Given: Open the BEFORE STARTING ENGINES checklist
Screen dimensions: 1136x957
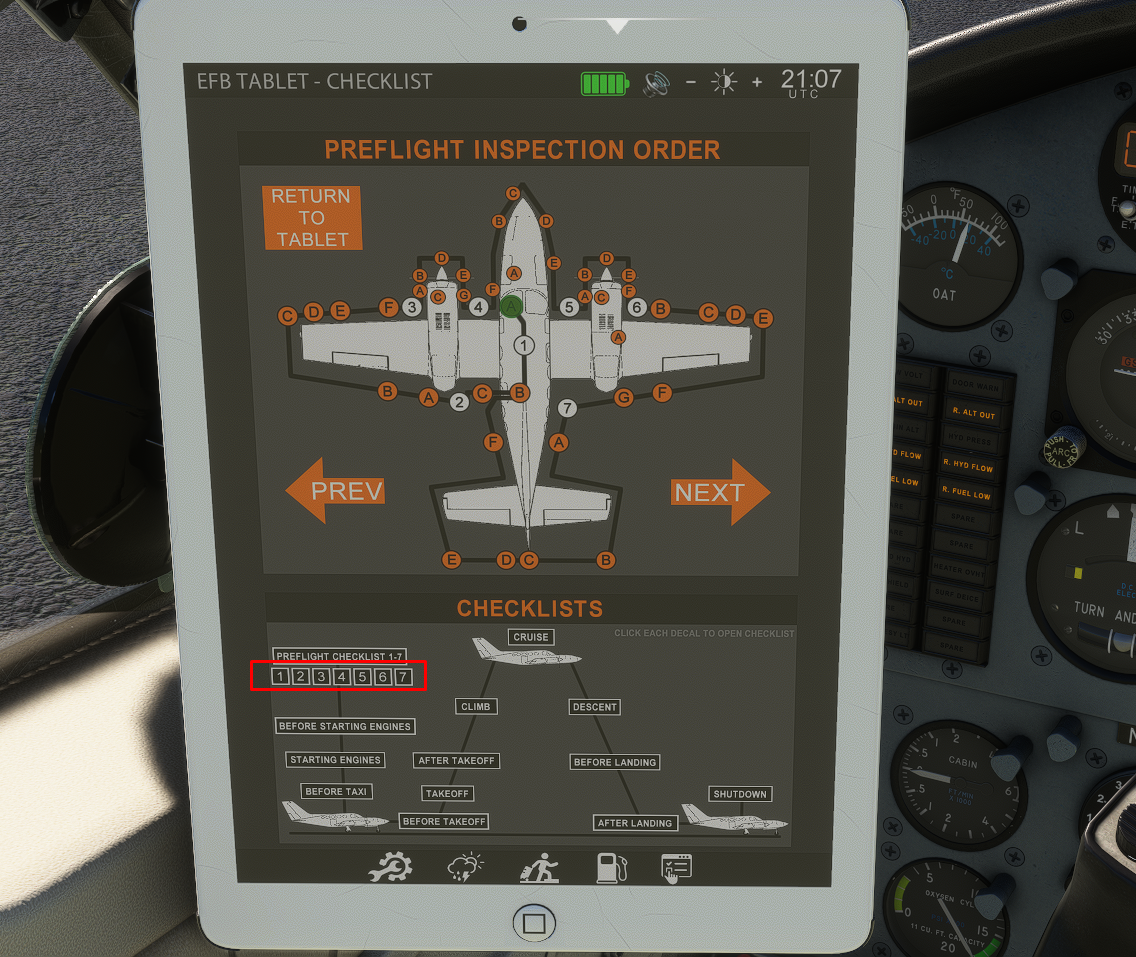Looking at the screenshot, I should click(x=345, y=726).
